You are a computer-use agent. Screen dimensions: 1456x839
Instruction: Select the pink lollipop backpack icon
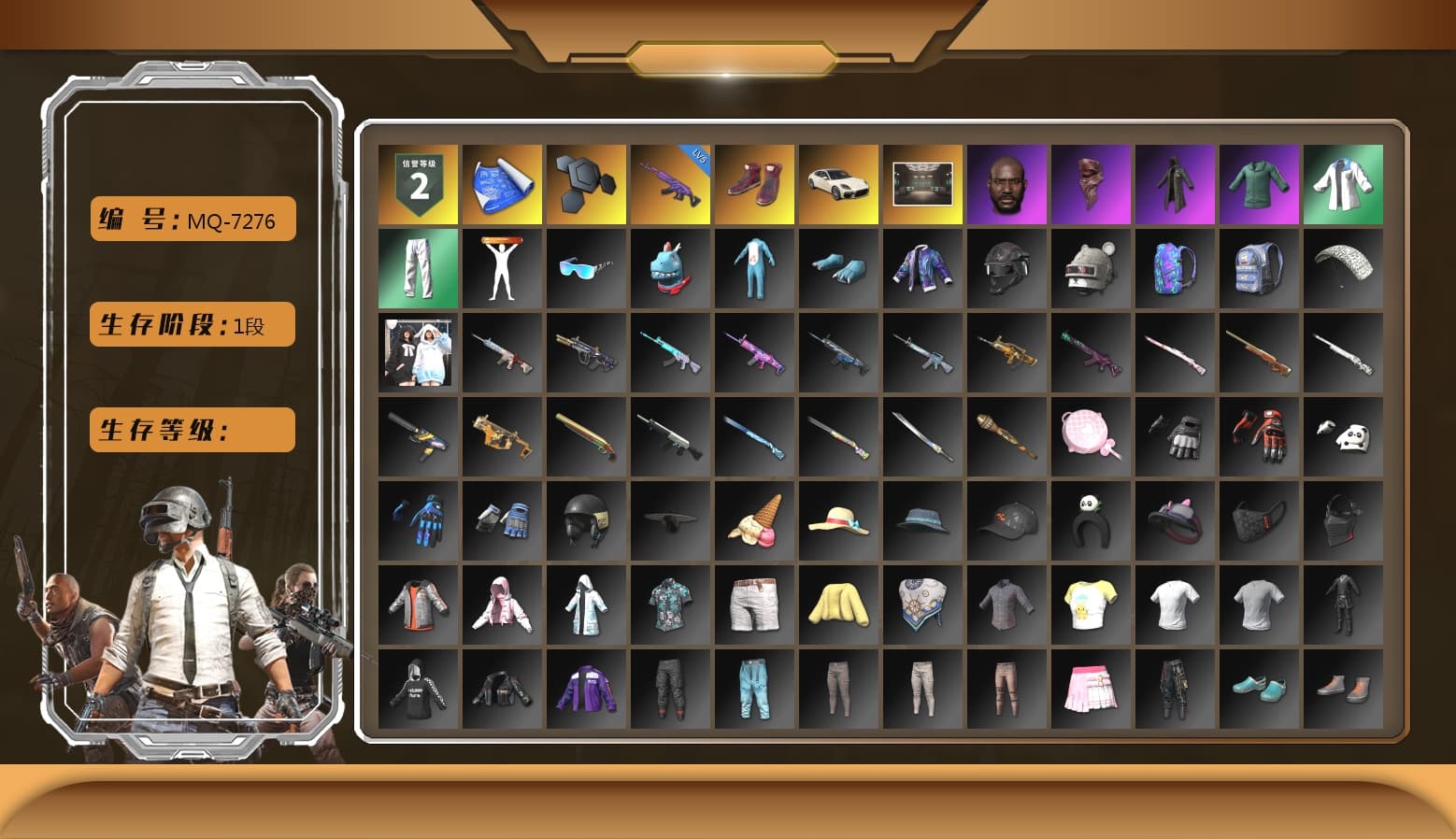coord(1091,436)
